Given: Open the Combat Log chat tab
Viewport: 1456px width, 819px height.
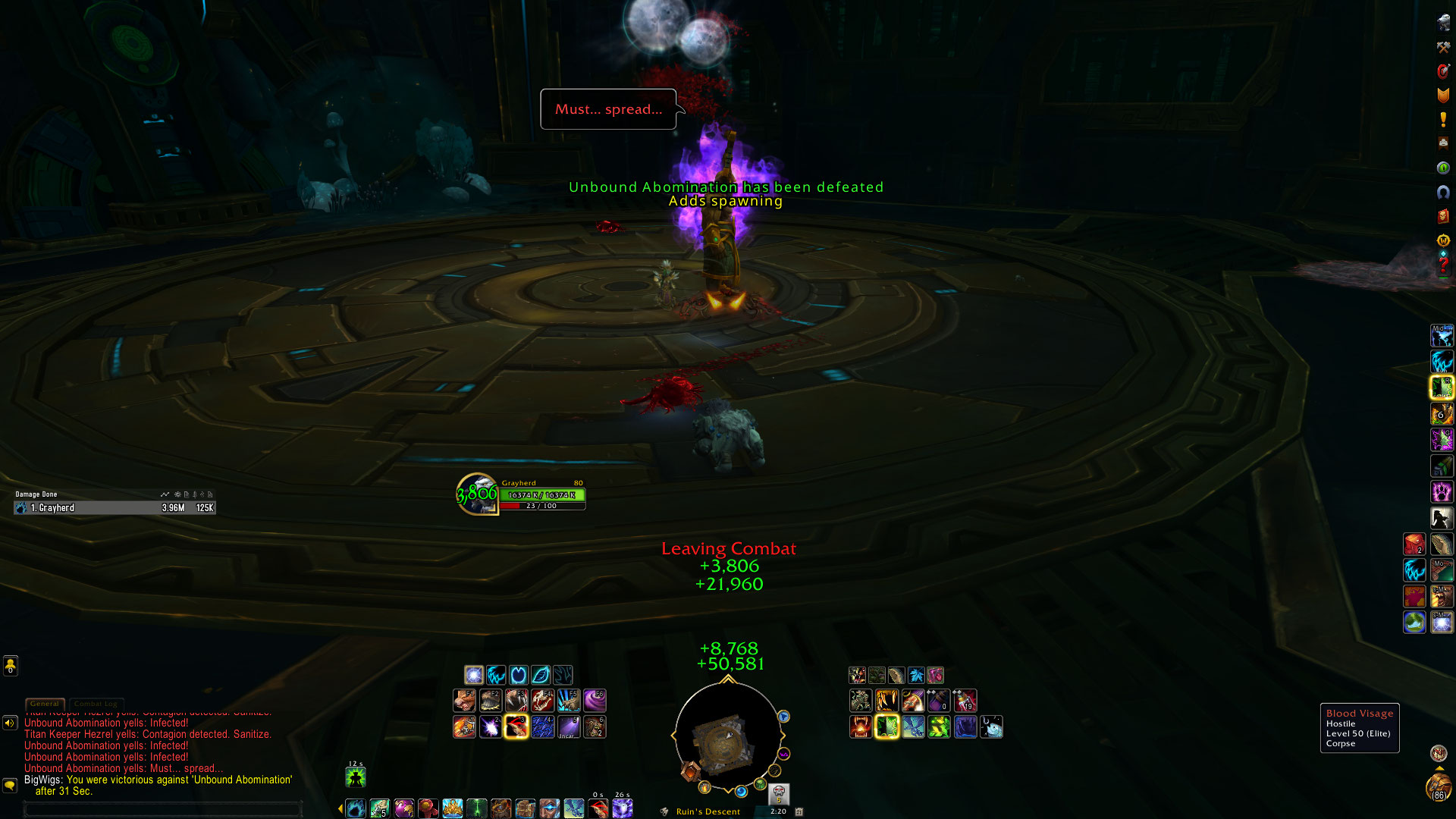Looking at the screenshot, I should [x=96, y=704].
